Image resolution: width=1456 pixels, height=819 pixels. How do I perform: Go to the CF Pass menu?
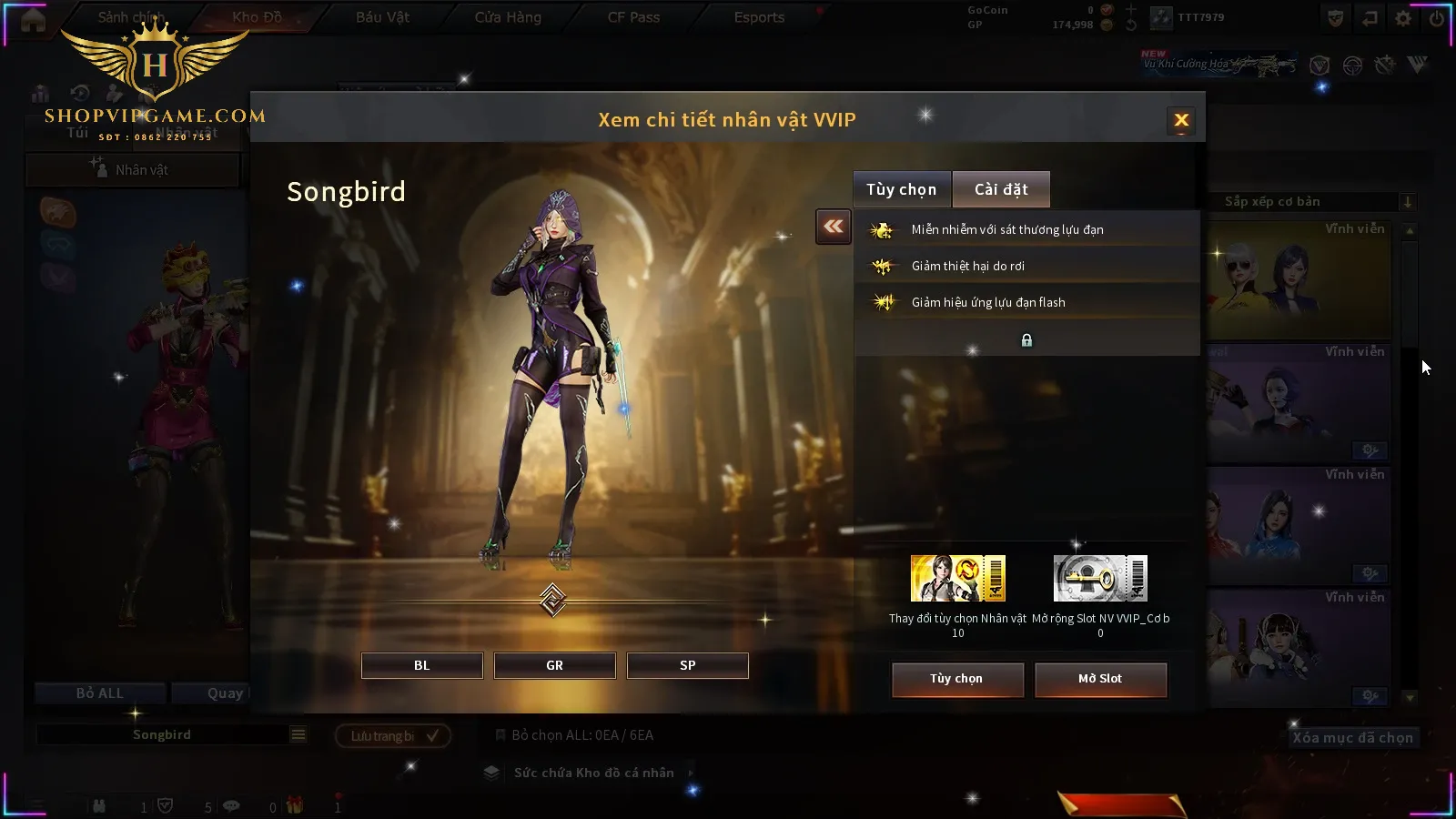click(x=633, y=17)
